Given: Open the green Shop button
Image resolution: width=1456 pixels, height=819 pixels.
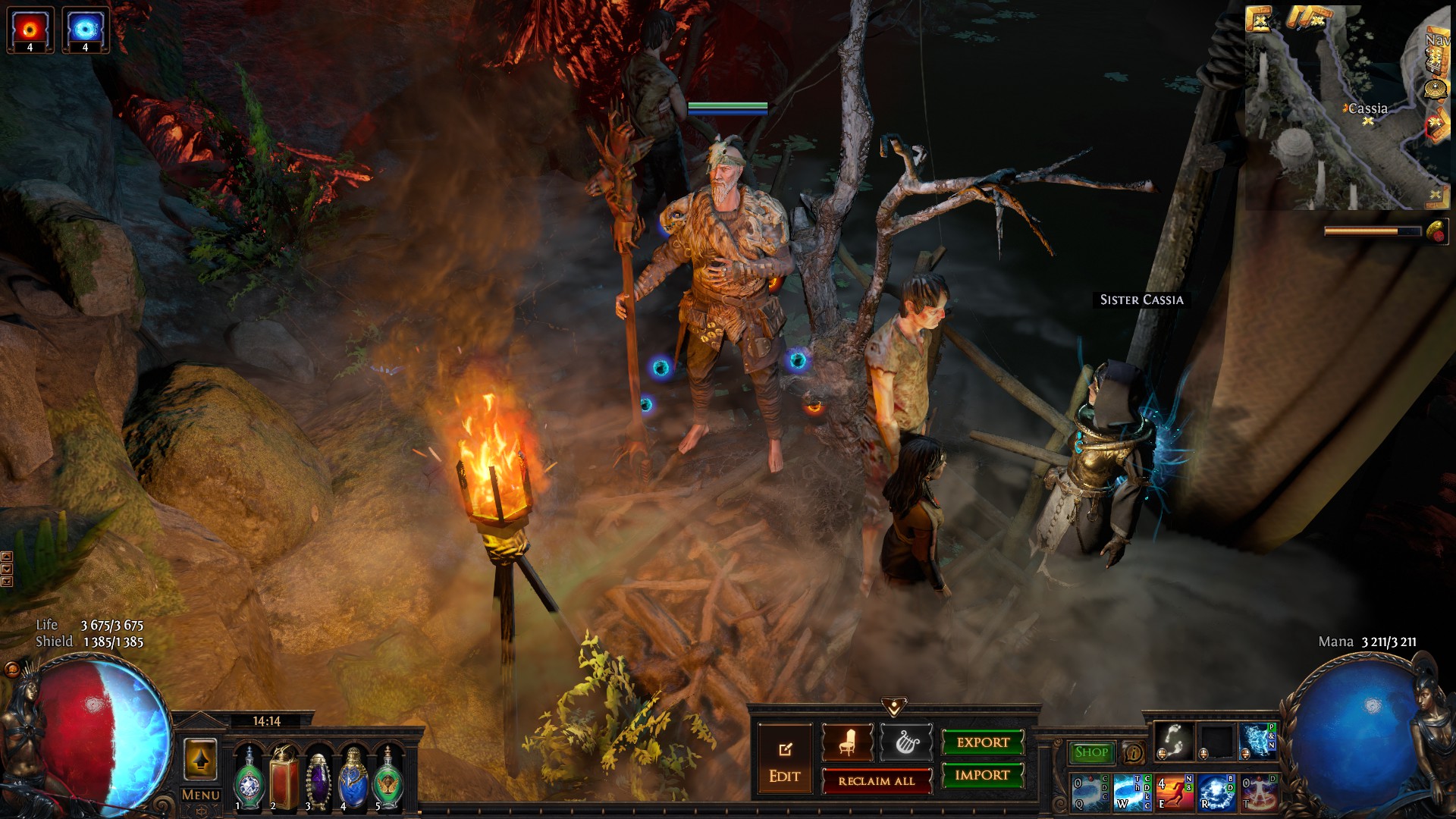Looking at the screenshot, I should coord(1091,752).
